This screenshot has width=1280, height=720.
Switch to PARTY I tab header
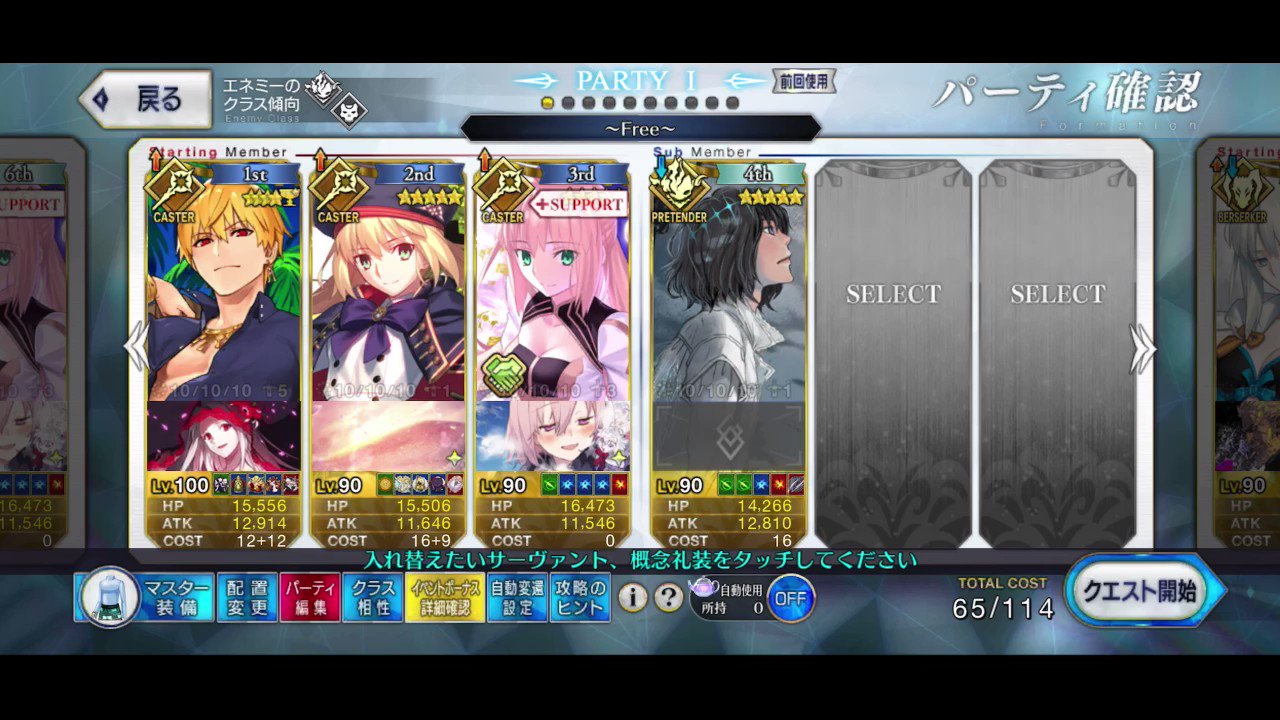[637, 80]
